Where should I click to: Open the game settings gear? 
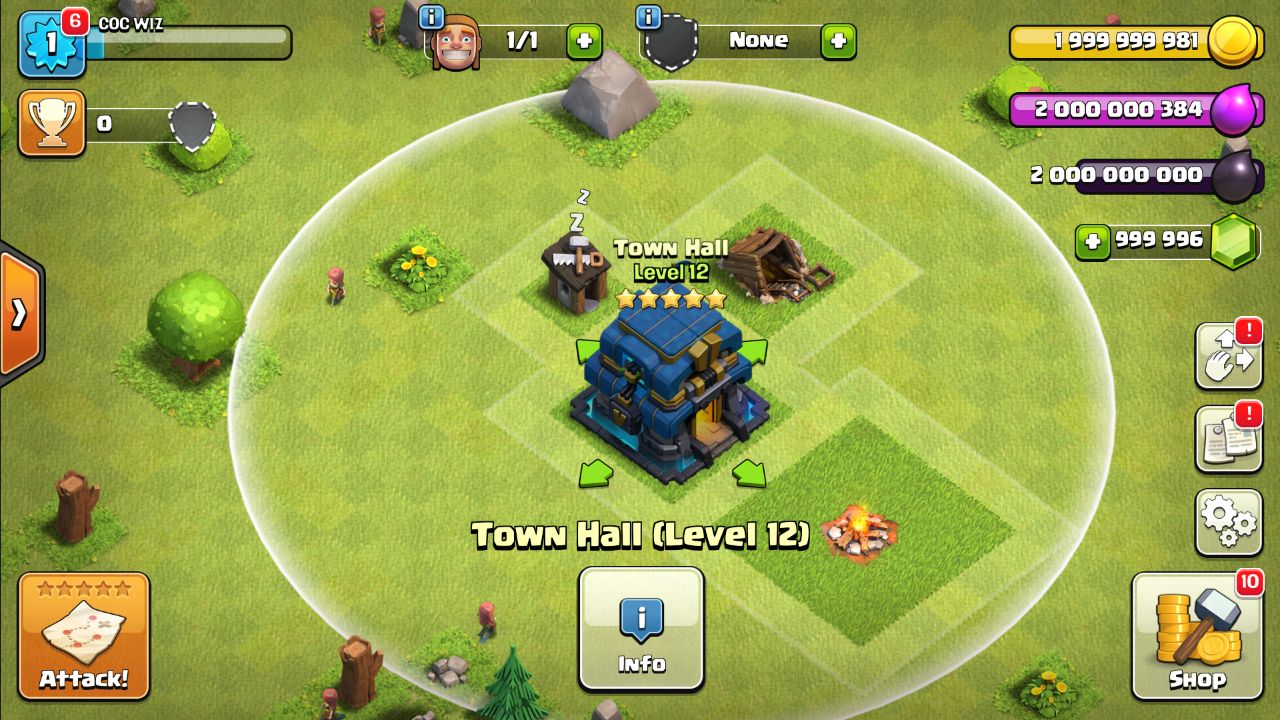[1227, 520]
